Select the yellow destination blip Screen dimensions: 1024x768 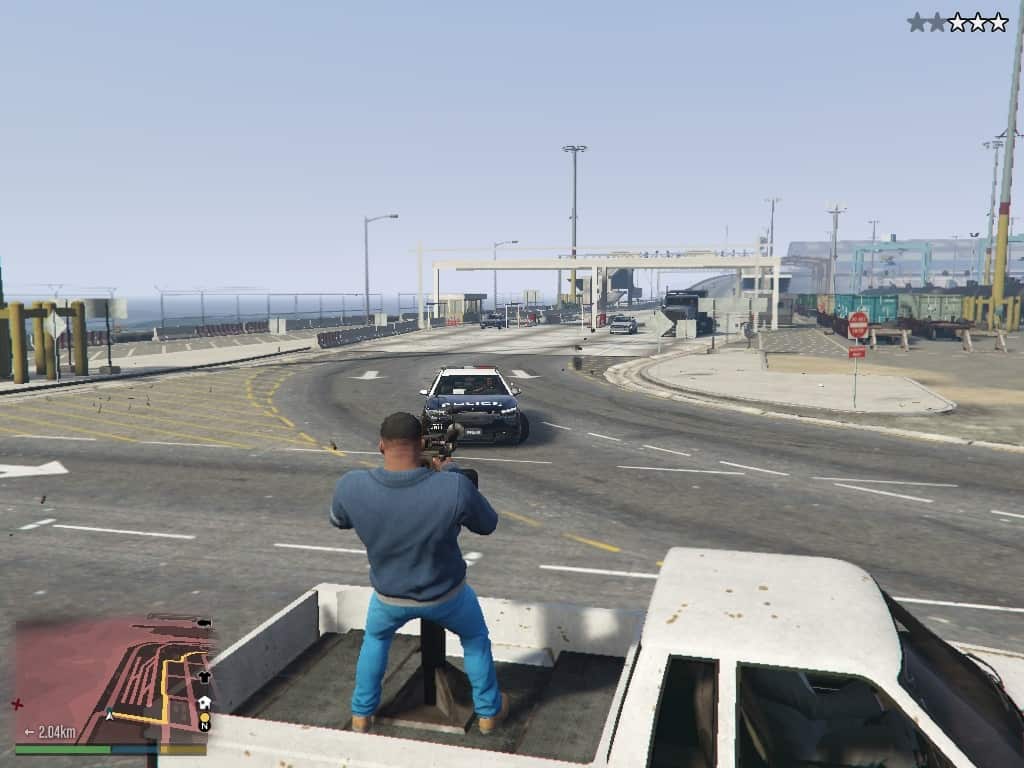click(x=204, y=716)
